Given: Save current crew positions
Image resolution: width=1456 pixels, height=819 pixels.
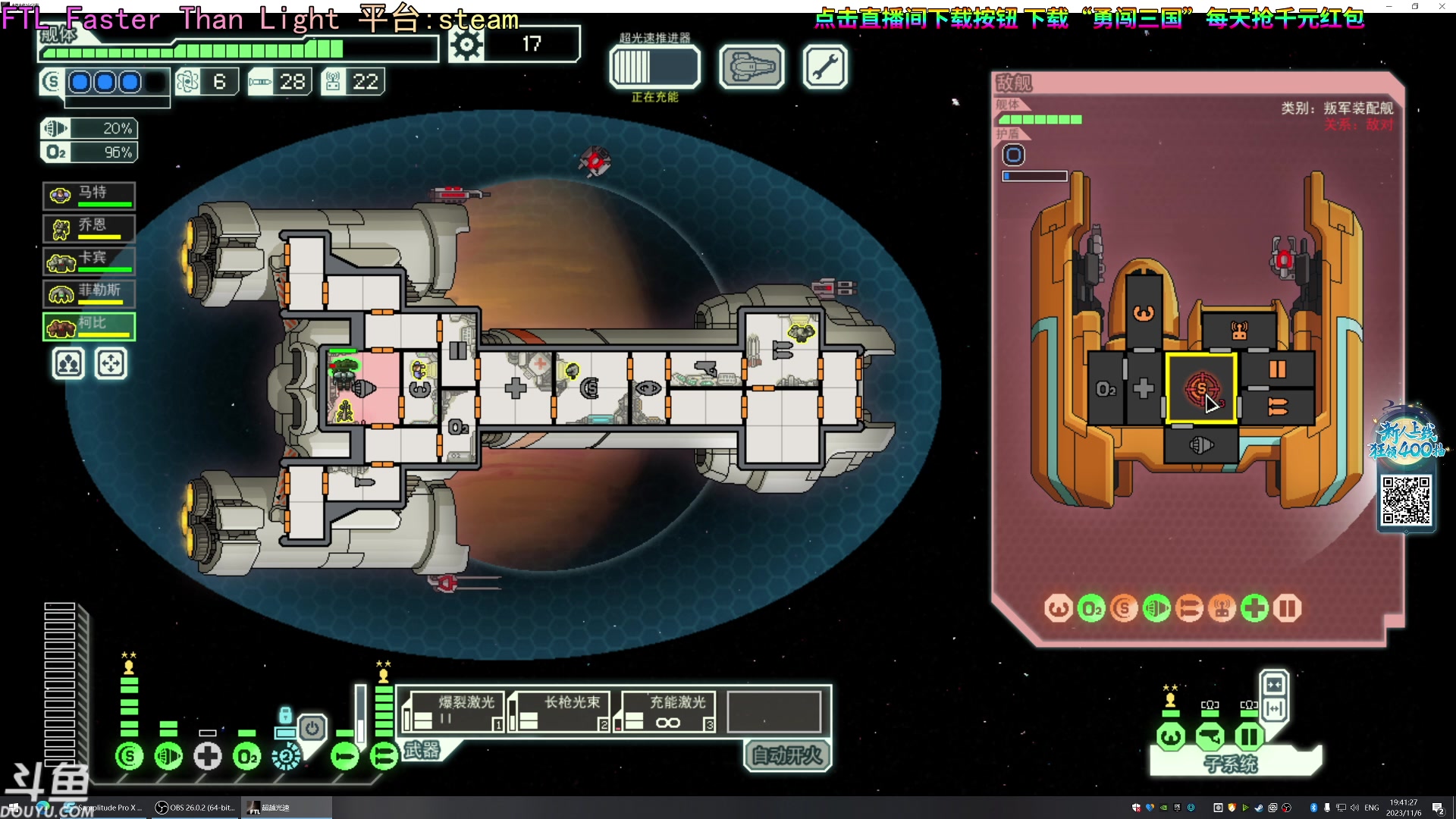Looking at the screenshot, I should coord(68,364).
